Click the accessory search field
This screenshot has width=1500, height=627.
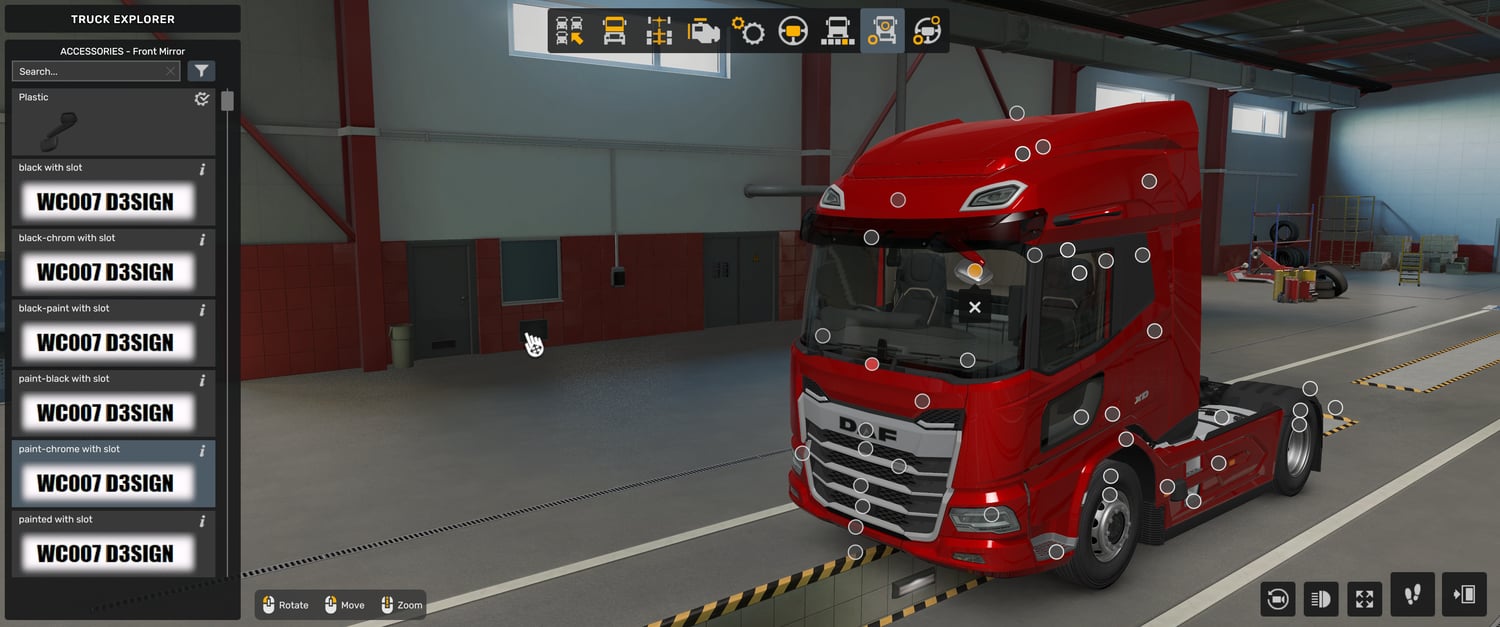[88, 71]
